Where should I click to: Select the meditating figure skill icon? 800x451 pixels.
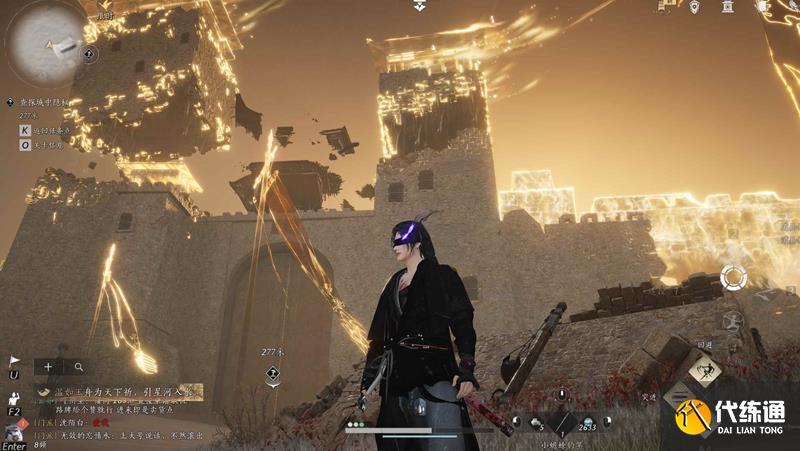pos(734,322)
